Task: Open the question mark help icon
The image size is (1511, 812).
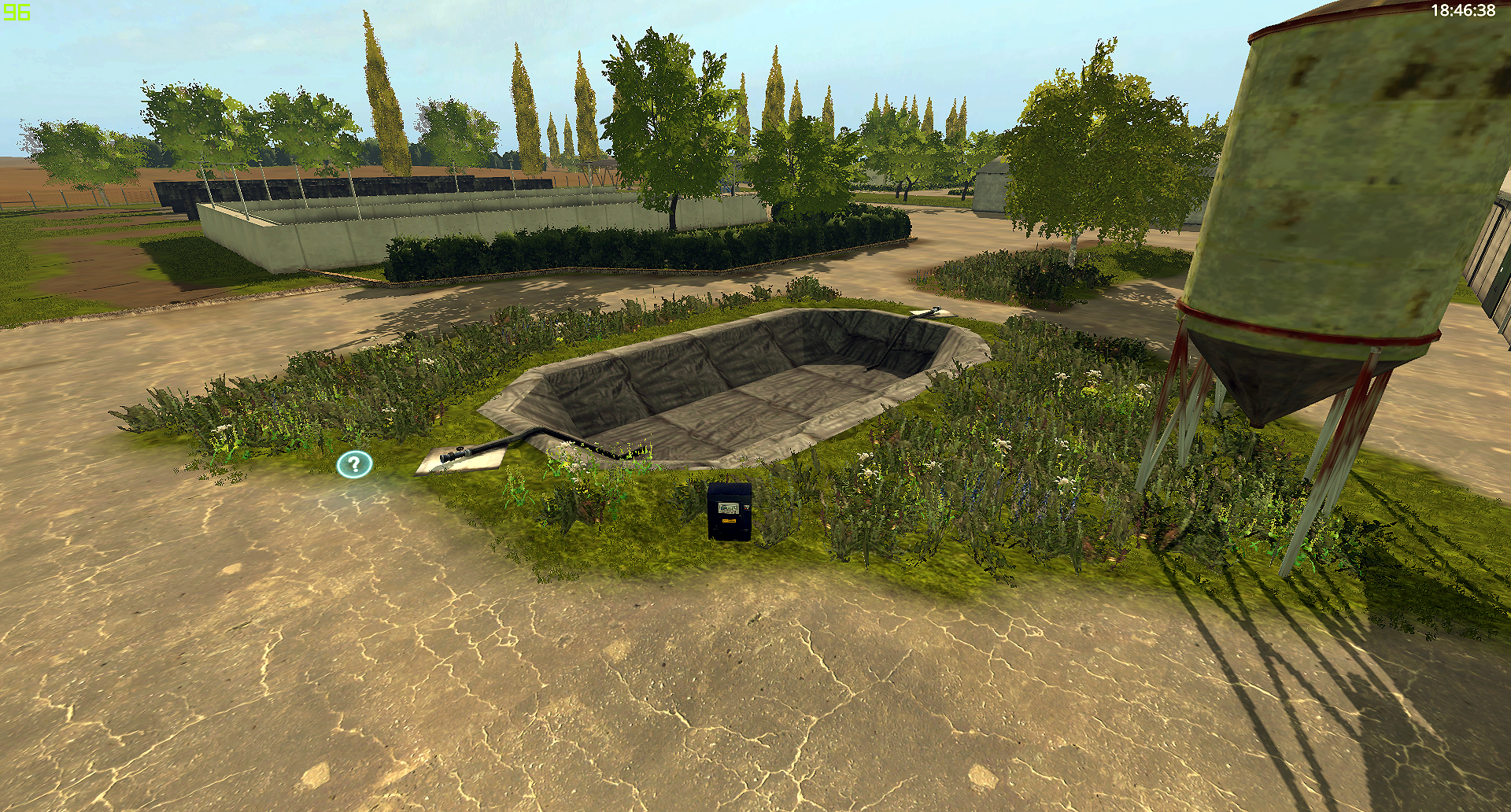Action: pyautogui.click(x=354, y=464)
